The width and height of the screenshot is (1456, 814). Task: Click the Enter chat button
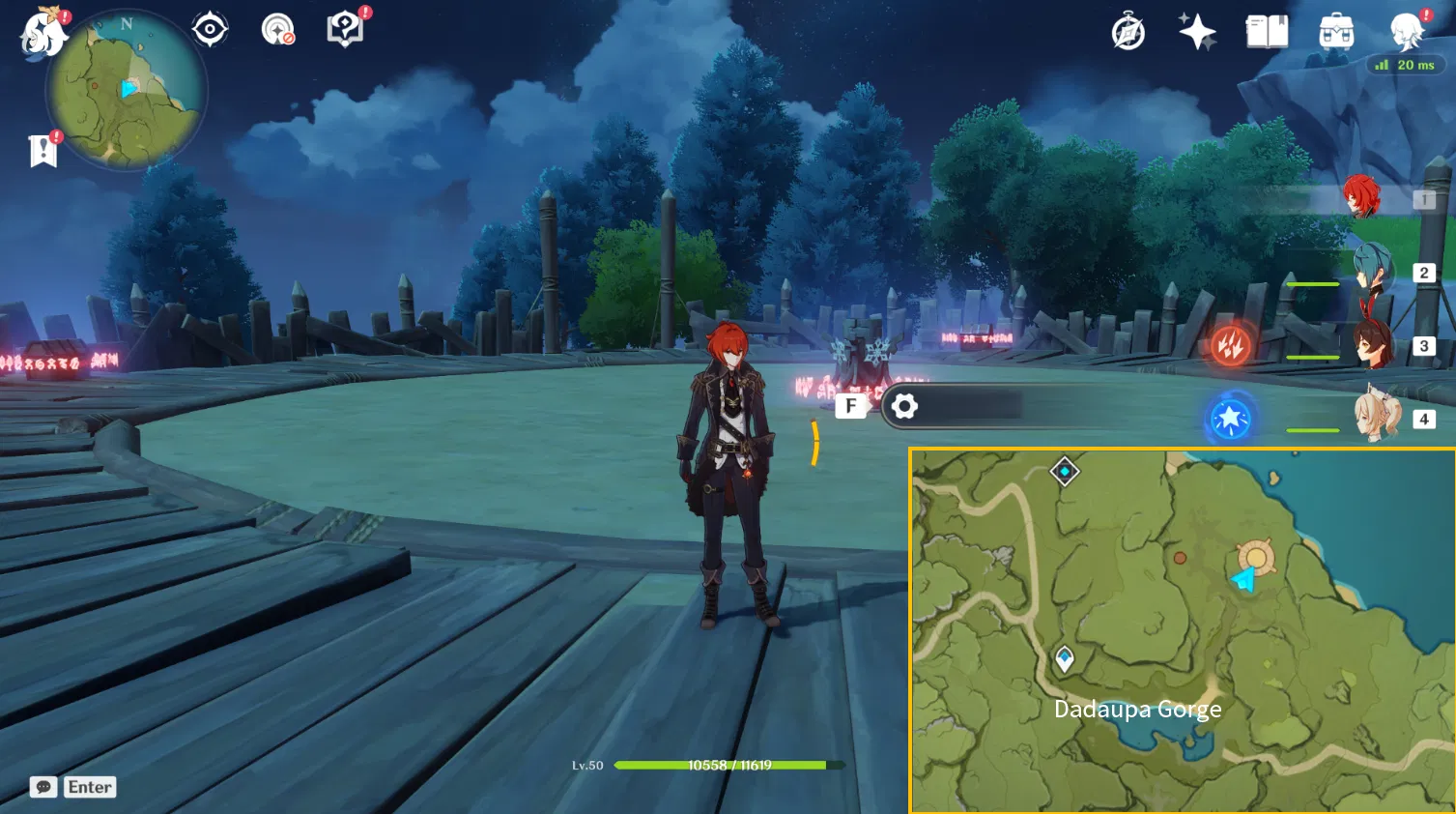tap(88, 786)
